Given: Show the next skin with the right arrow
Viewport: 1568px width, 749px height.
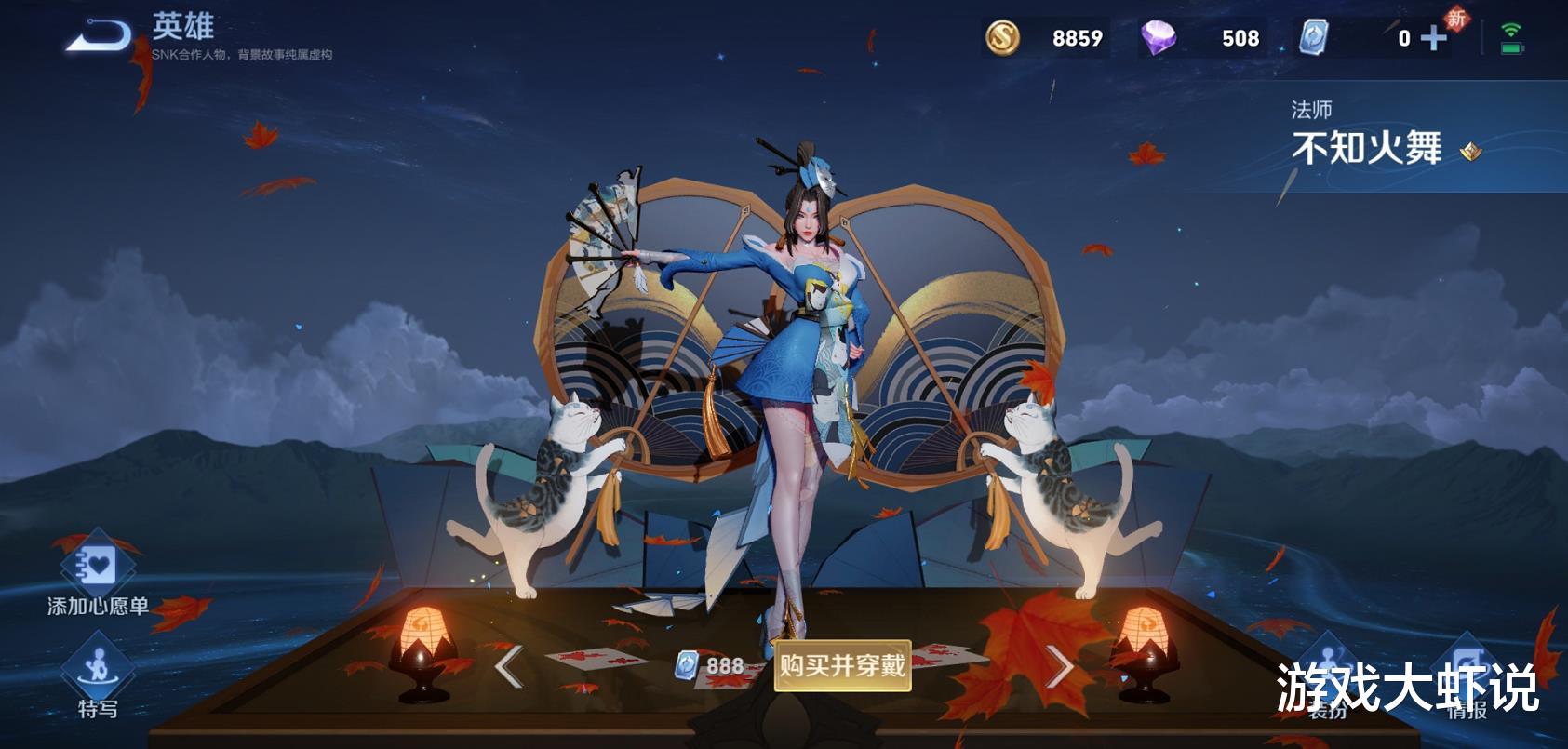Looking at the screenshot, I should coord(1060,666).
